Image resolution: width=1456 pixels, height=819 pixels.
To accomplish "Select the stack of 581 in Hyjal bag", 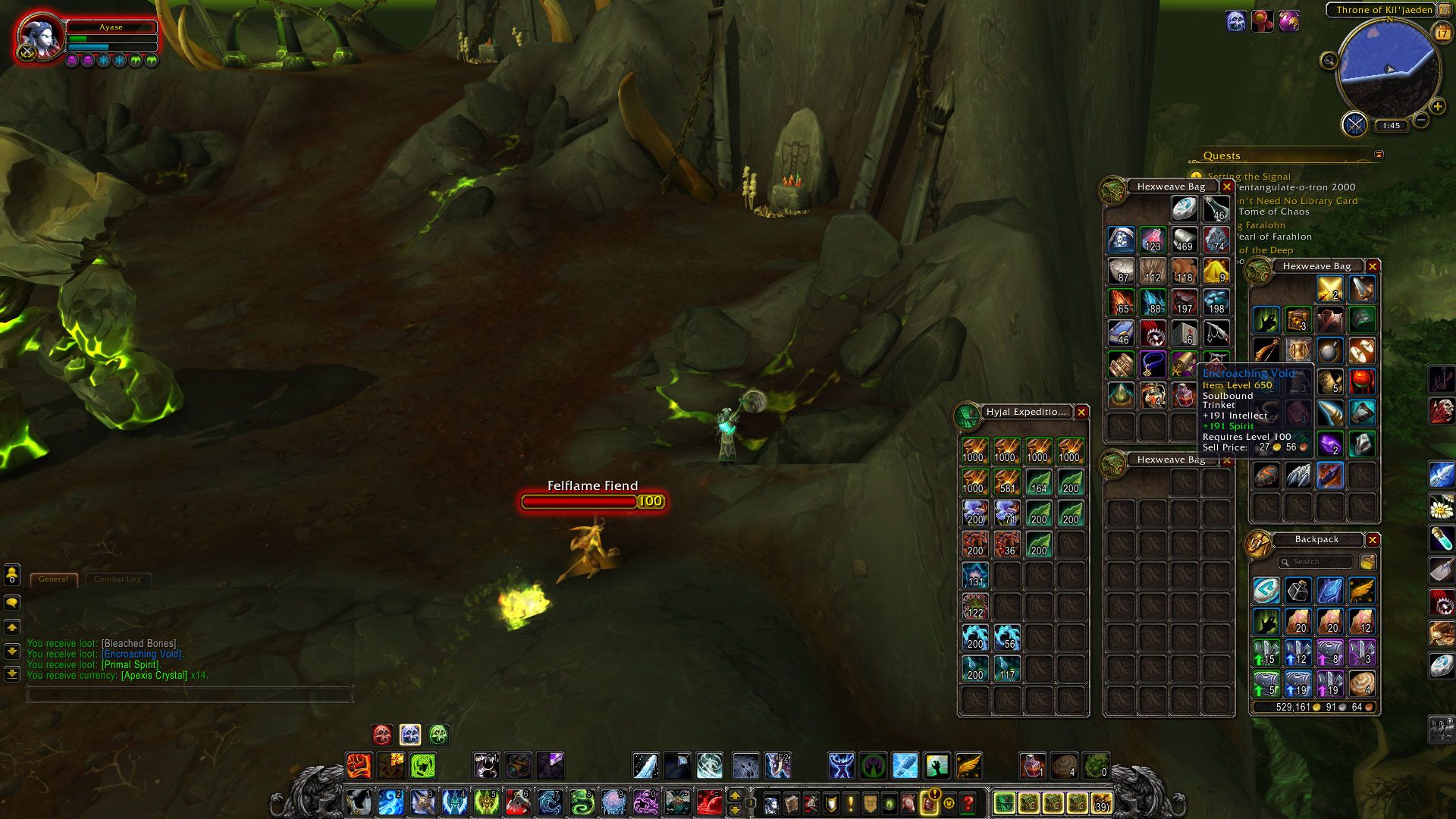I will (x=1007, y=482).
